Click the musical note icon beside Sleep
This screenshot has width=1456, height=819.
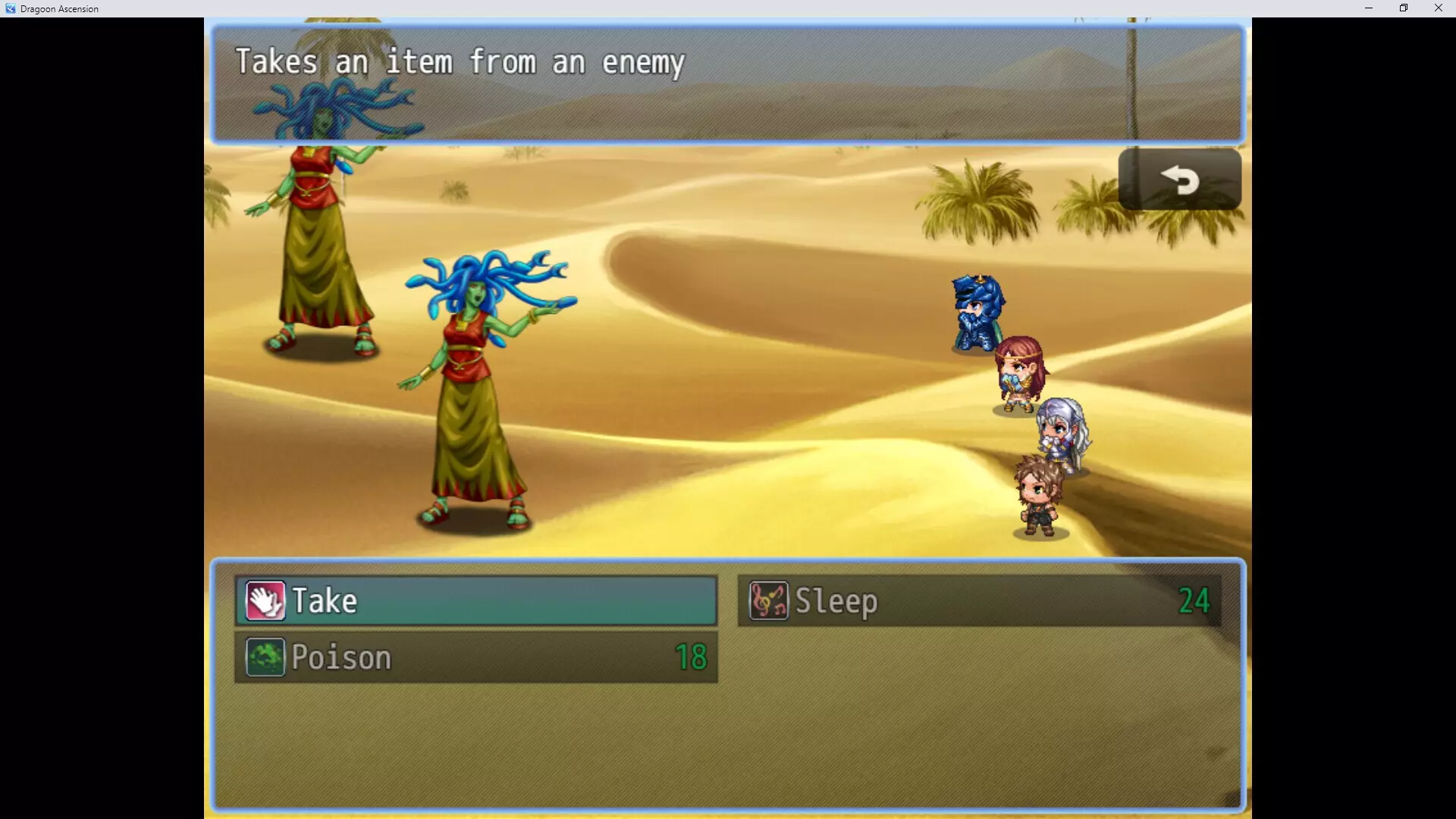coord(769,601)
